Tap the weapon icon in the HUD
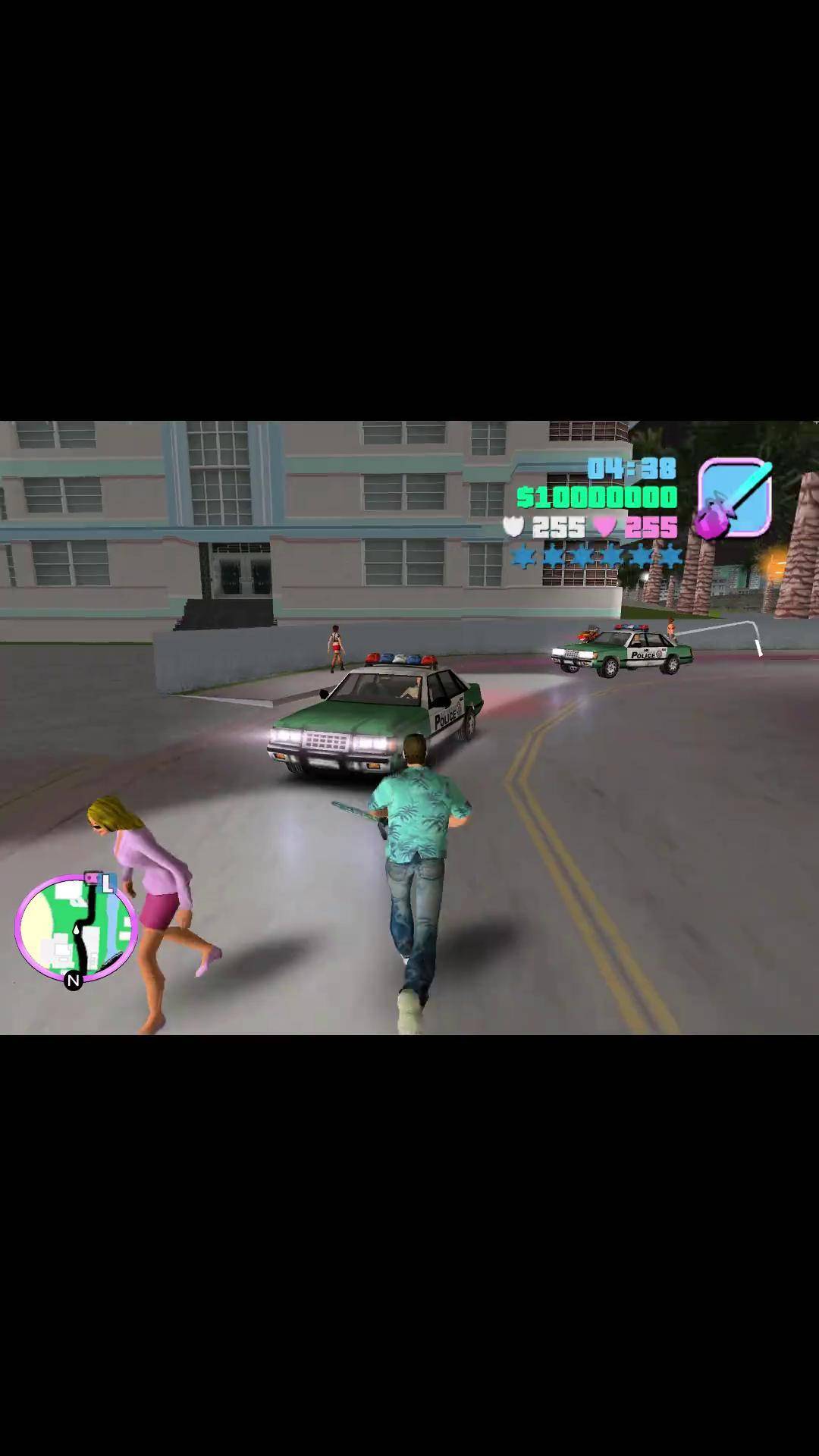 pyautogui.click(x=734, y=498)
